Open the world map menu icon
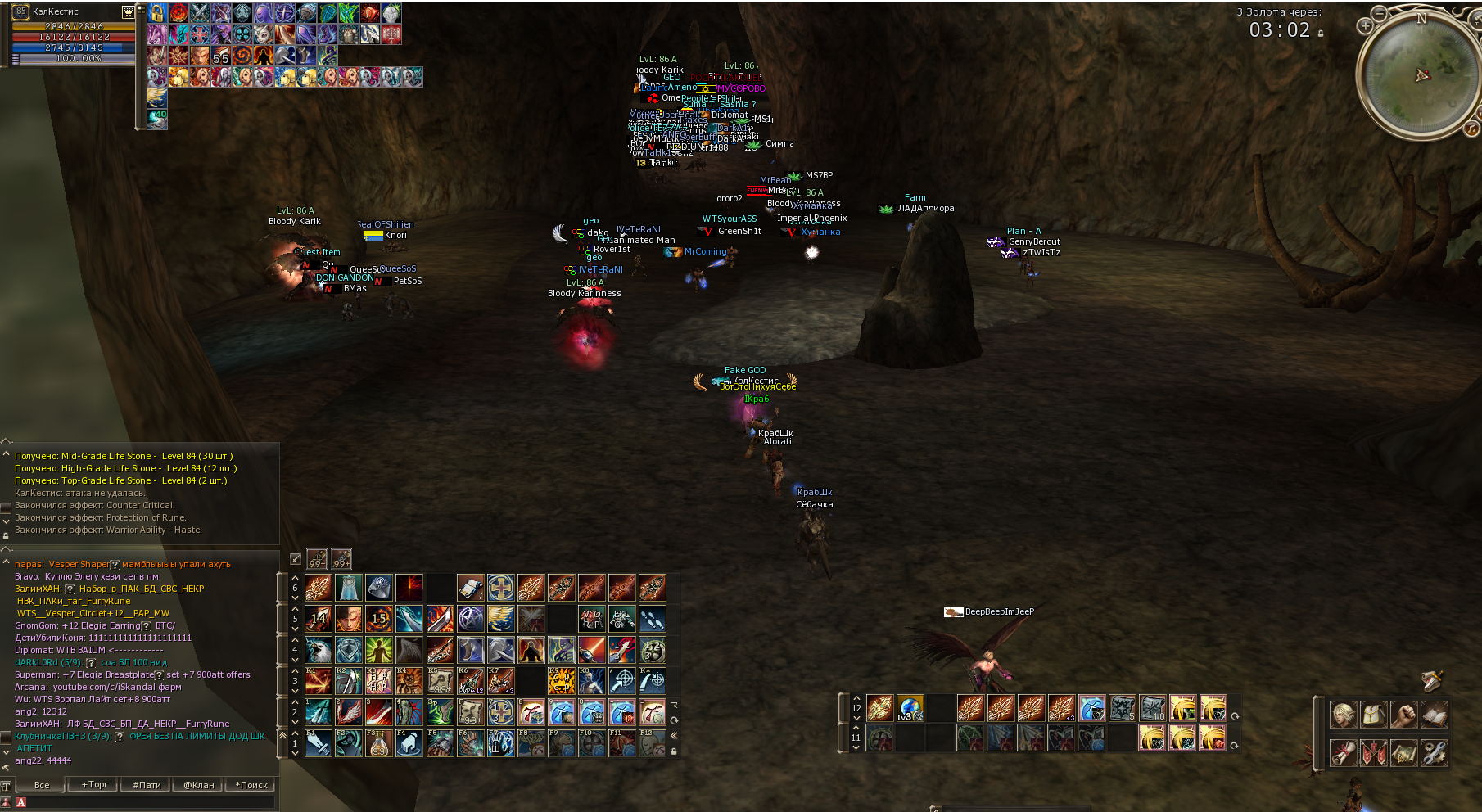Viewport: 1482px width, 812px height. 1403,752
